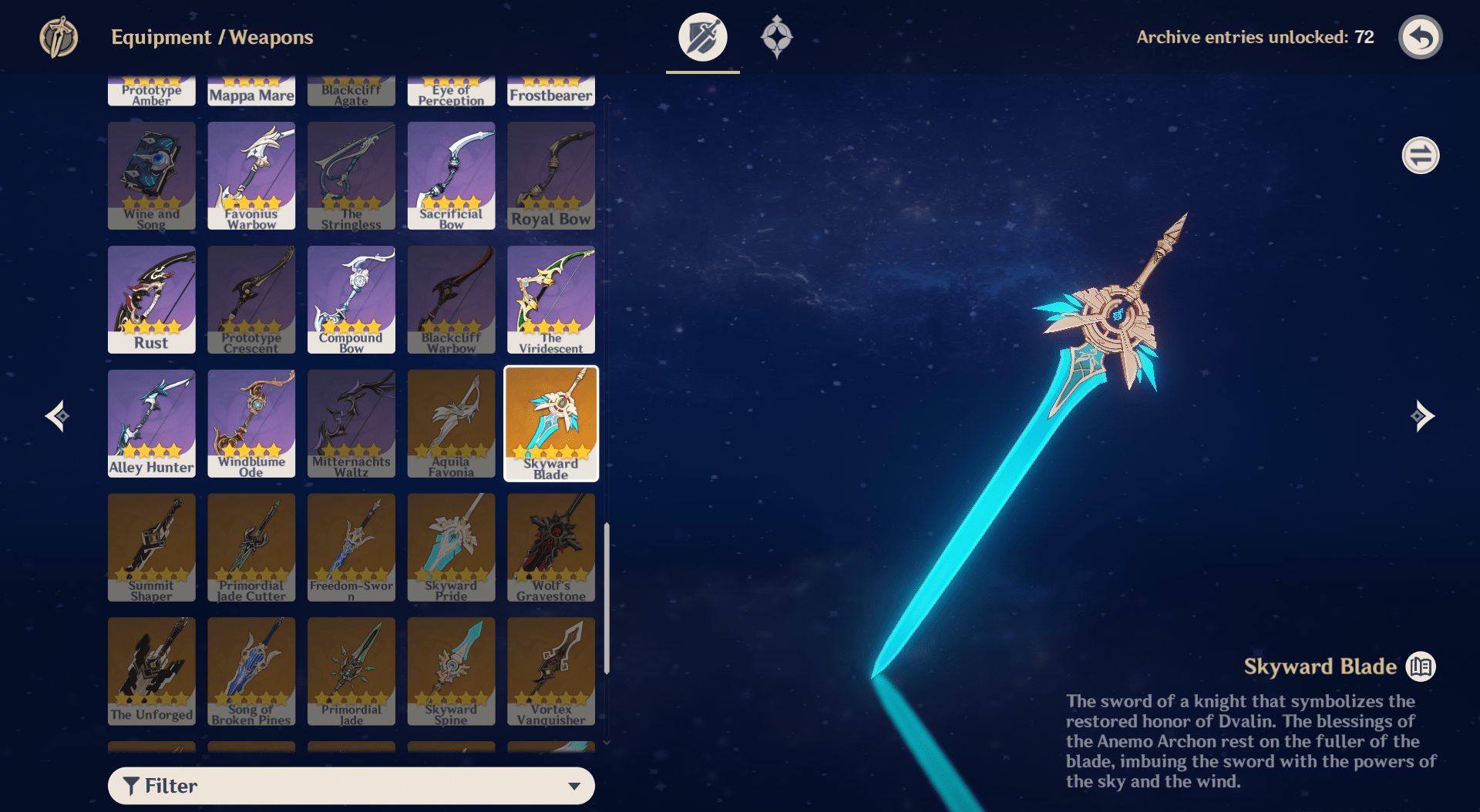Switch to the artifacts archive tab
The width and height of the screenshot is (1480, 812).
776,37
